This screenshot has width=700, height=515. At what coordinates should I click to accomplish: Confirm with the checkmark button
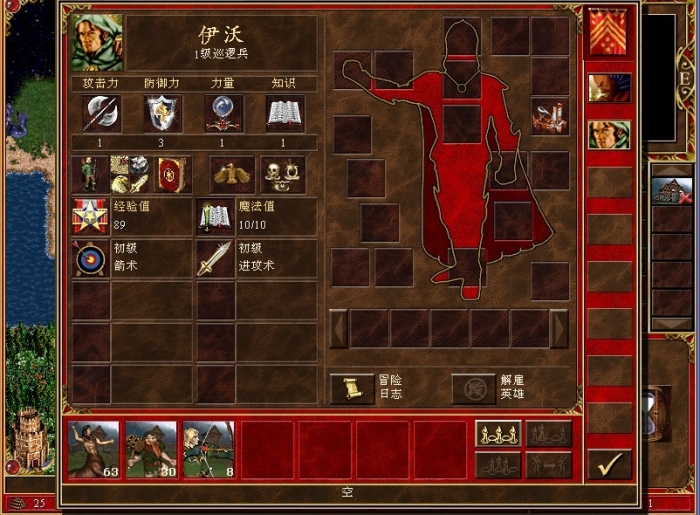(608, 463)
